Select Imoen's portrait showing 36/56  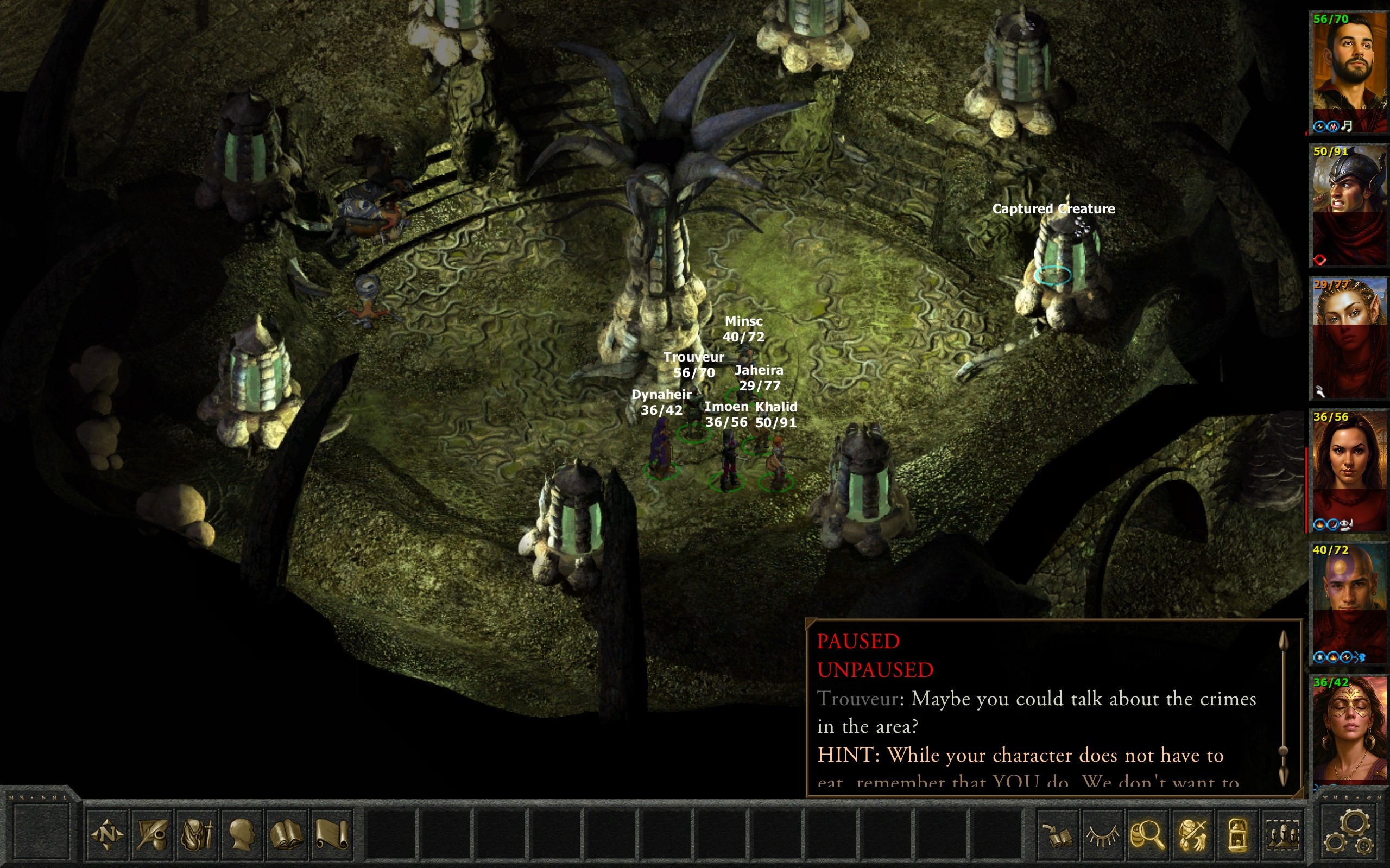coord(1349,470)
